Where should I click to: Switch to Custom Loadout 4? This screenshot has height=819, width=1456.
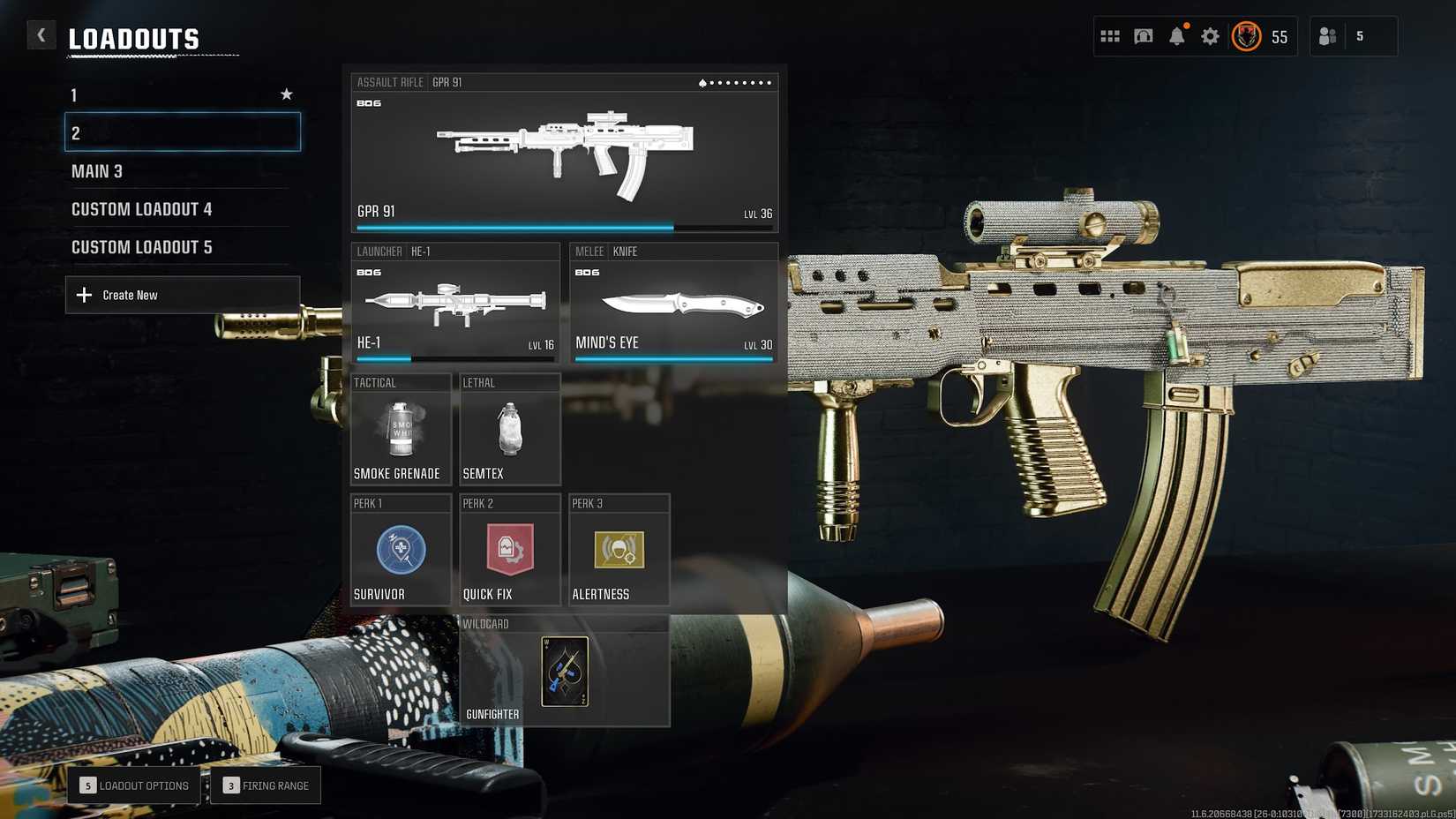[141, 209]
